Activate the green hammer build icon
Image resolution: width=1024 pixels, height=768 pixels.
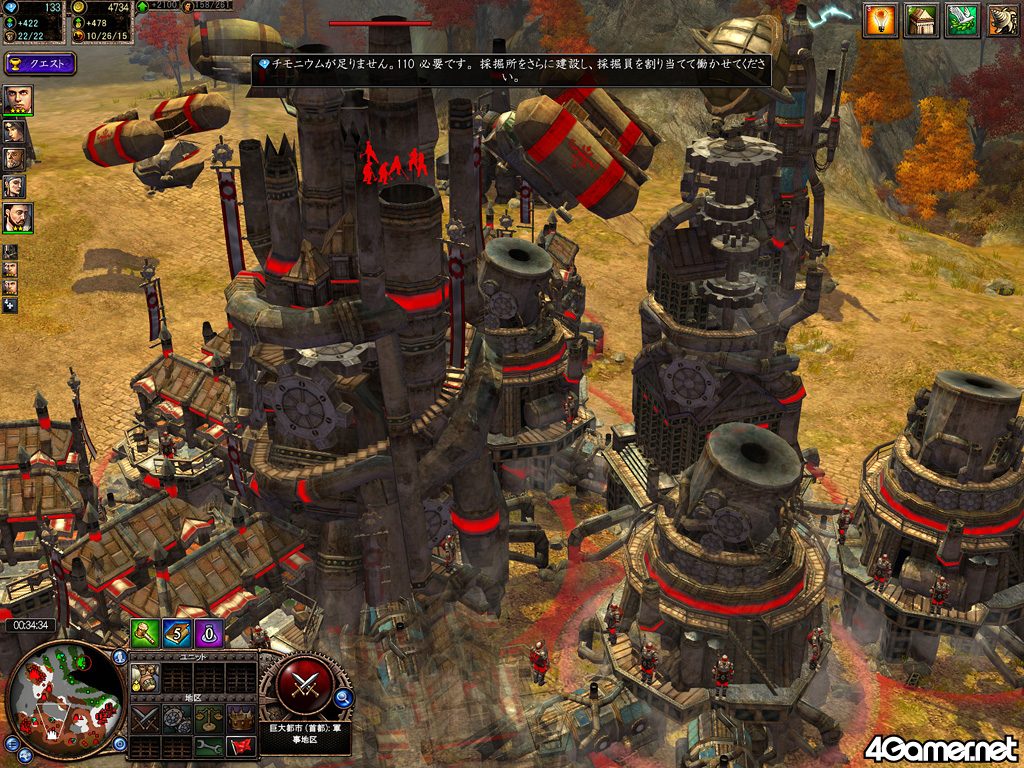pyautogui.click(x=146, y=633)
